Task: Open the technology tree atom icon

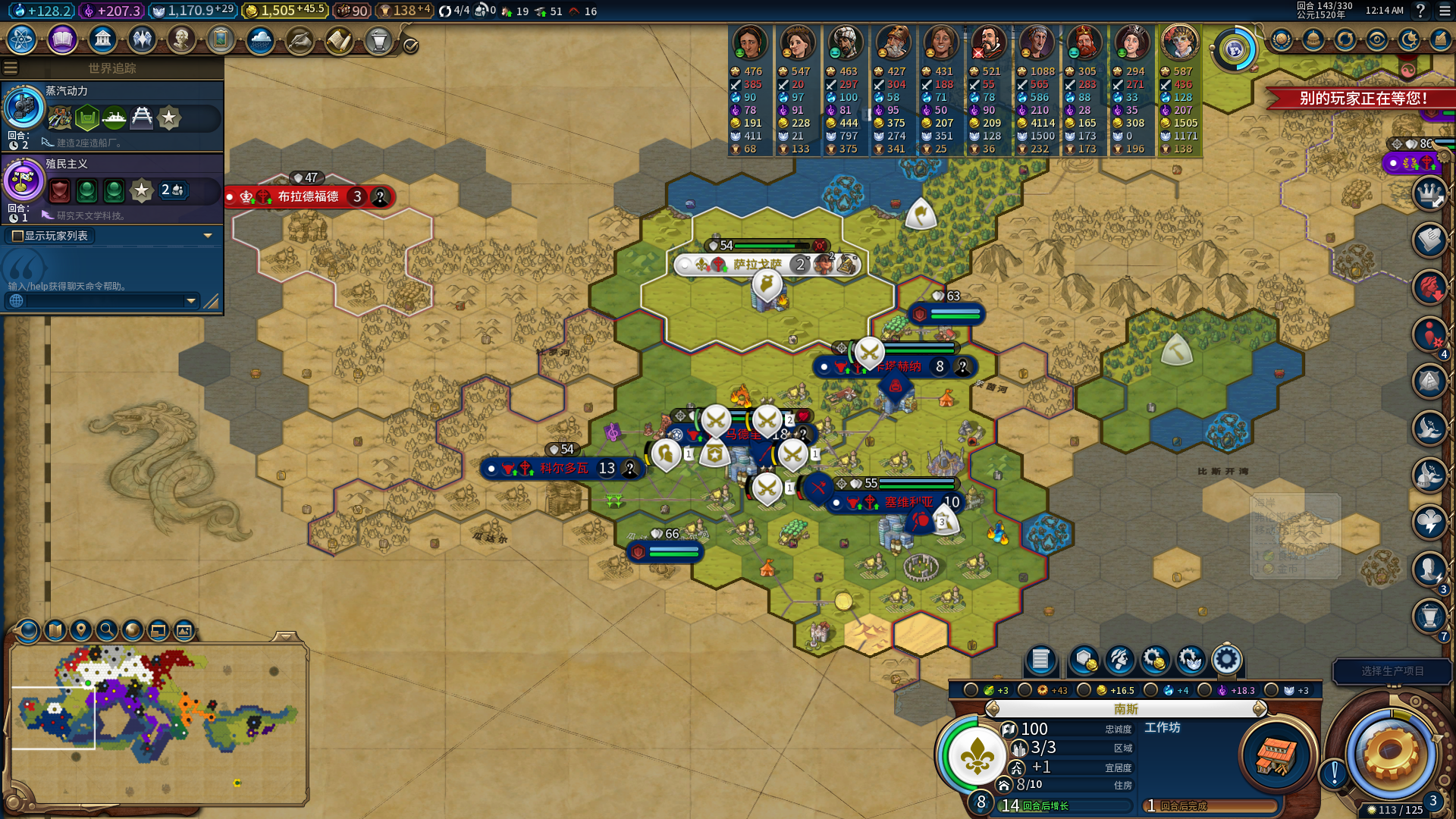Action: pos(22,39)
